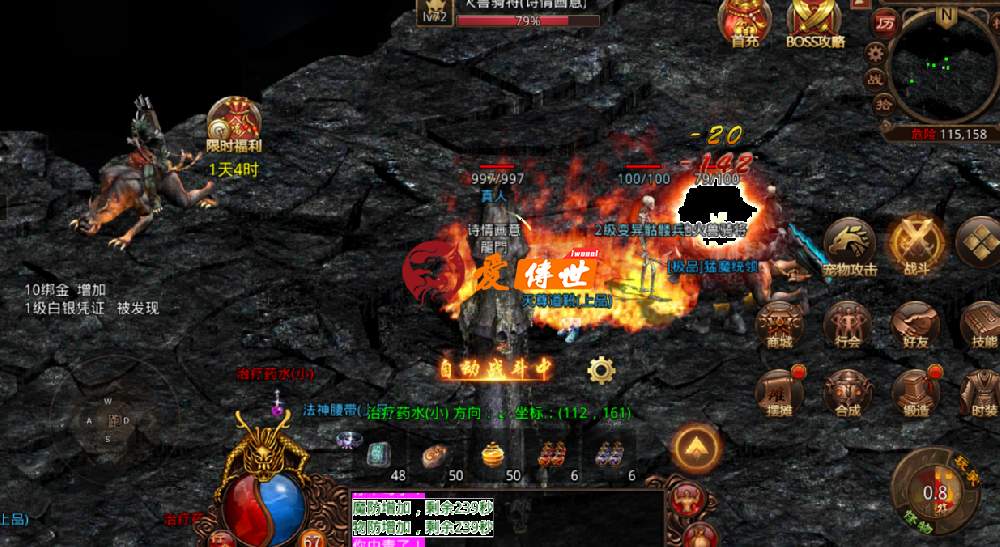The image size is (1000, 547).
Task: Open auto-battle settings gear beside 自动战斗中
Action: tap(601, 371)
